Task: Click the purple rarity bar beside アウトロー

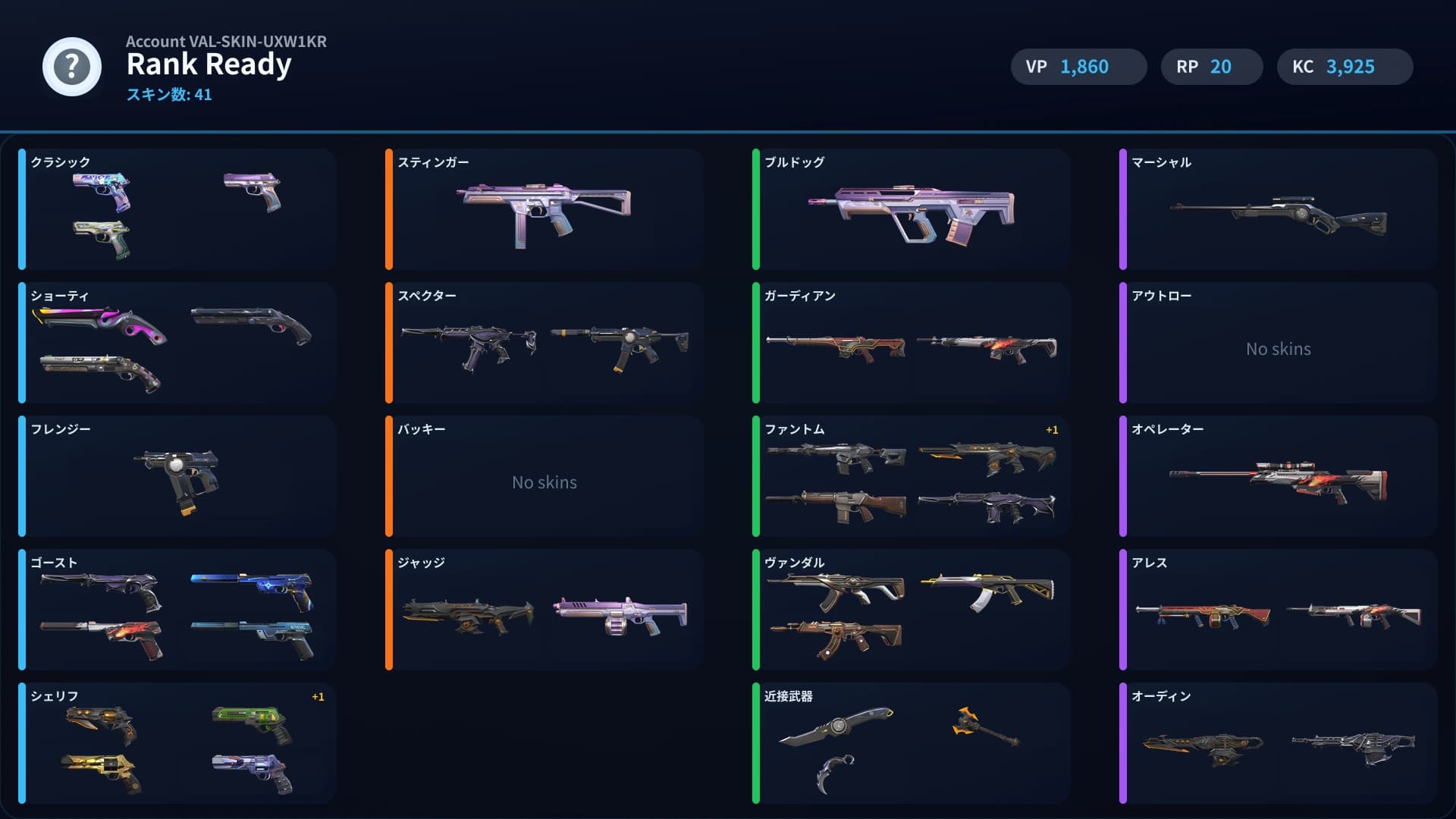Action: (x=1123, y=342)
